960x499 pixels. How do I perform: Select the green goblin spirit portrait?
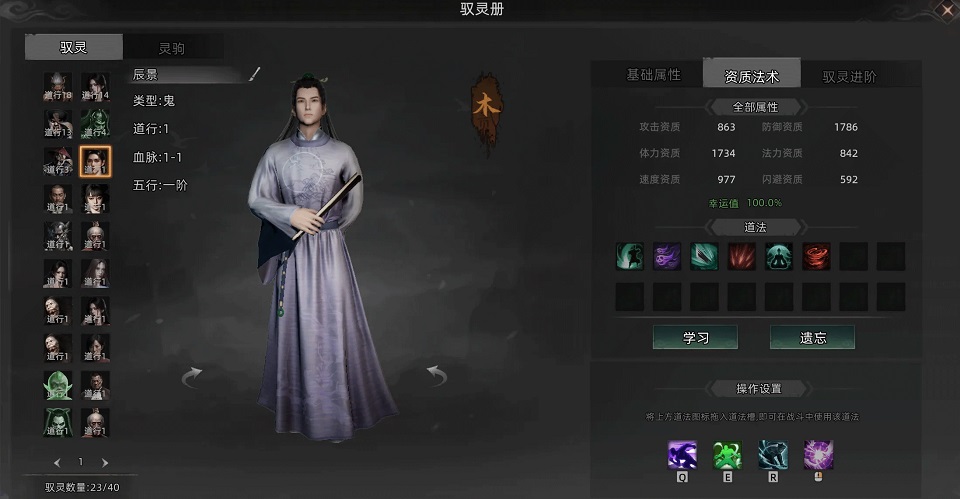tap(58, 385)
